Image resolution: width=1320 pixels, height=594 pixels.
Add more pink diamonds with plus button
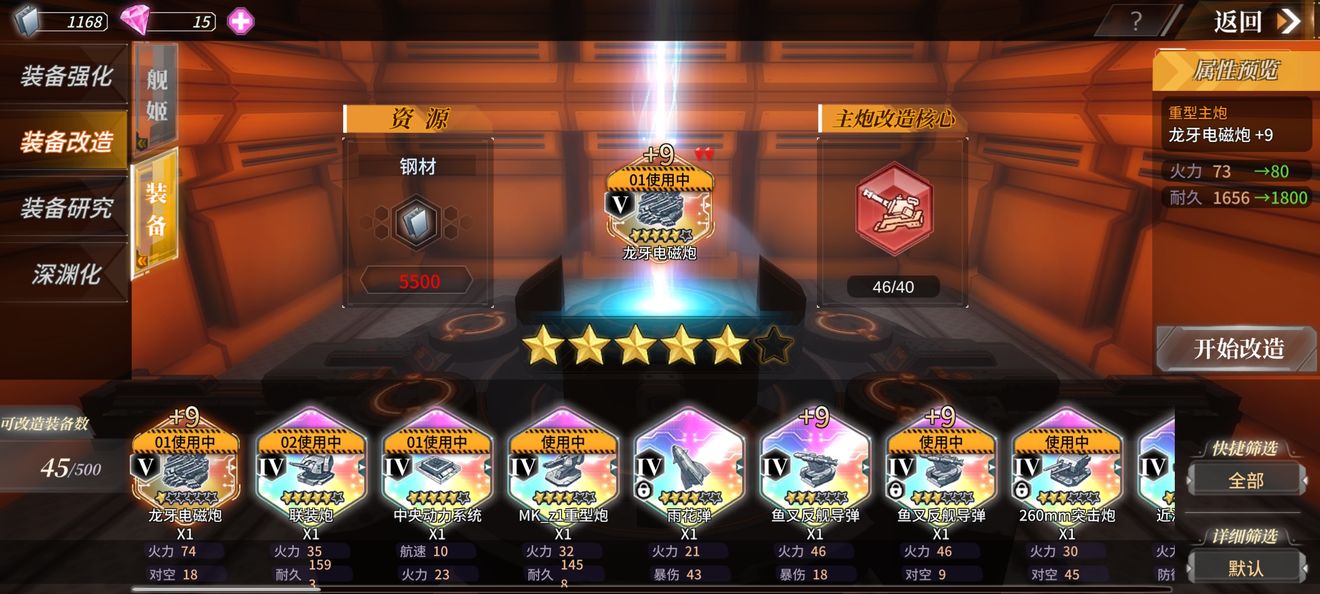pos(240,21)
